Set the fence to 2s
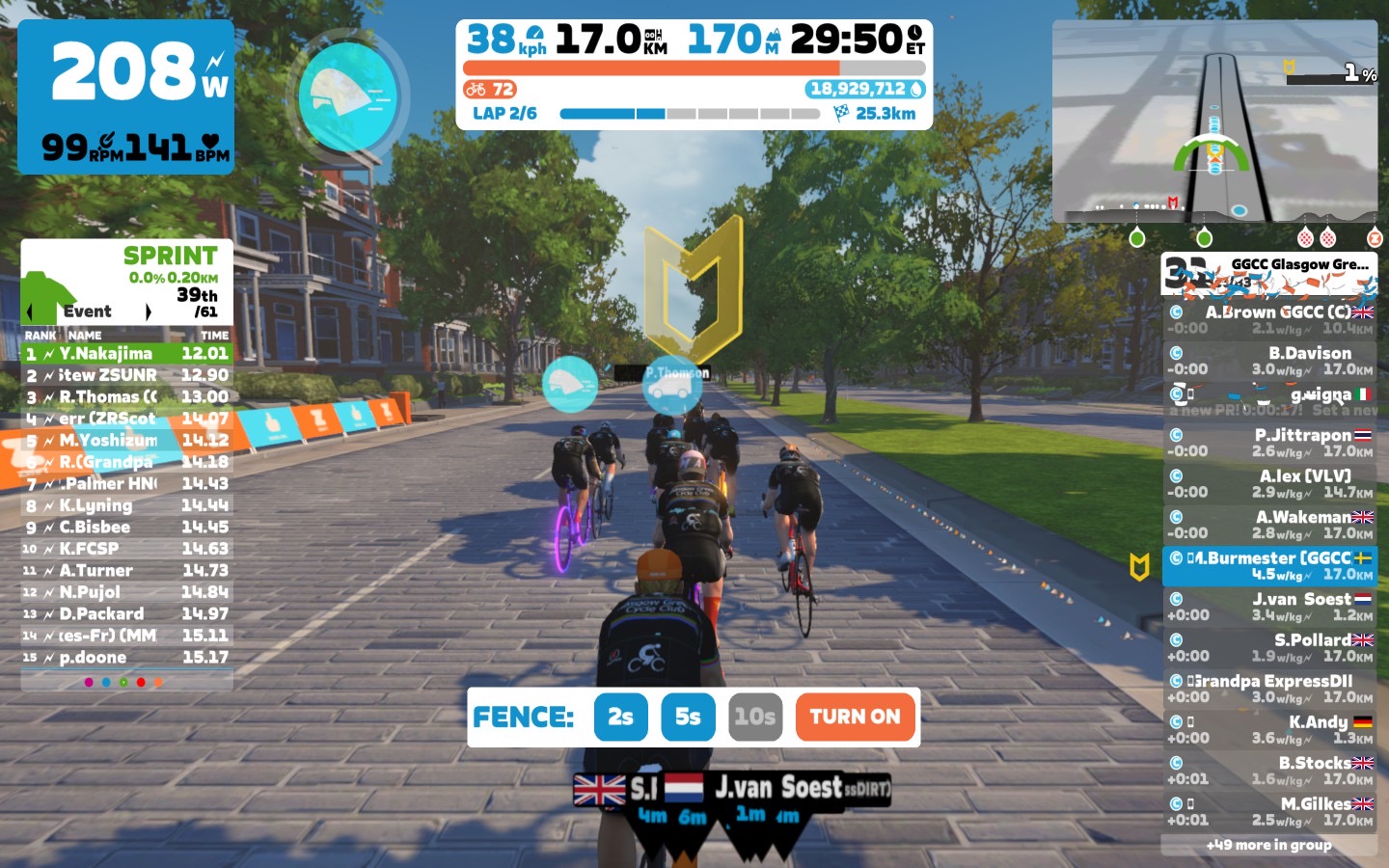 click(x=620, y=717)
